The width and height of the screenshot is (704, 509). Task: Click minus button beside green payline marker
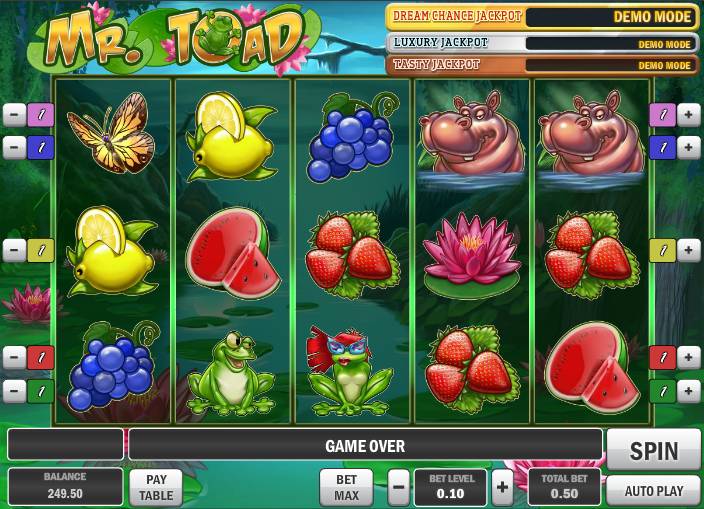coord(14,390)
